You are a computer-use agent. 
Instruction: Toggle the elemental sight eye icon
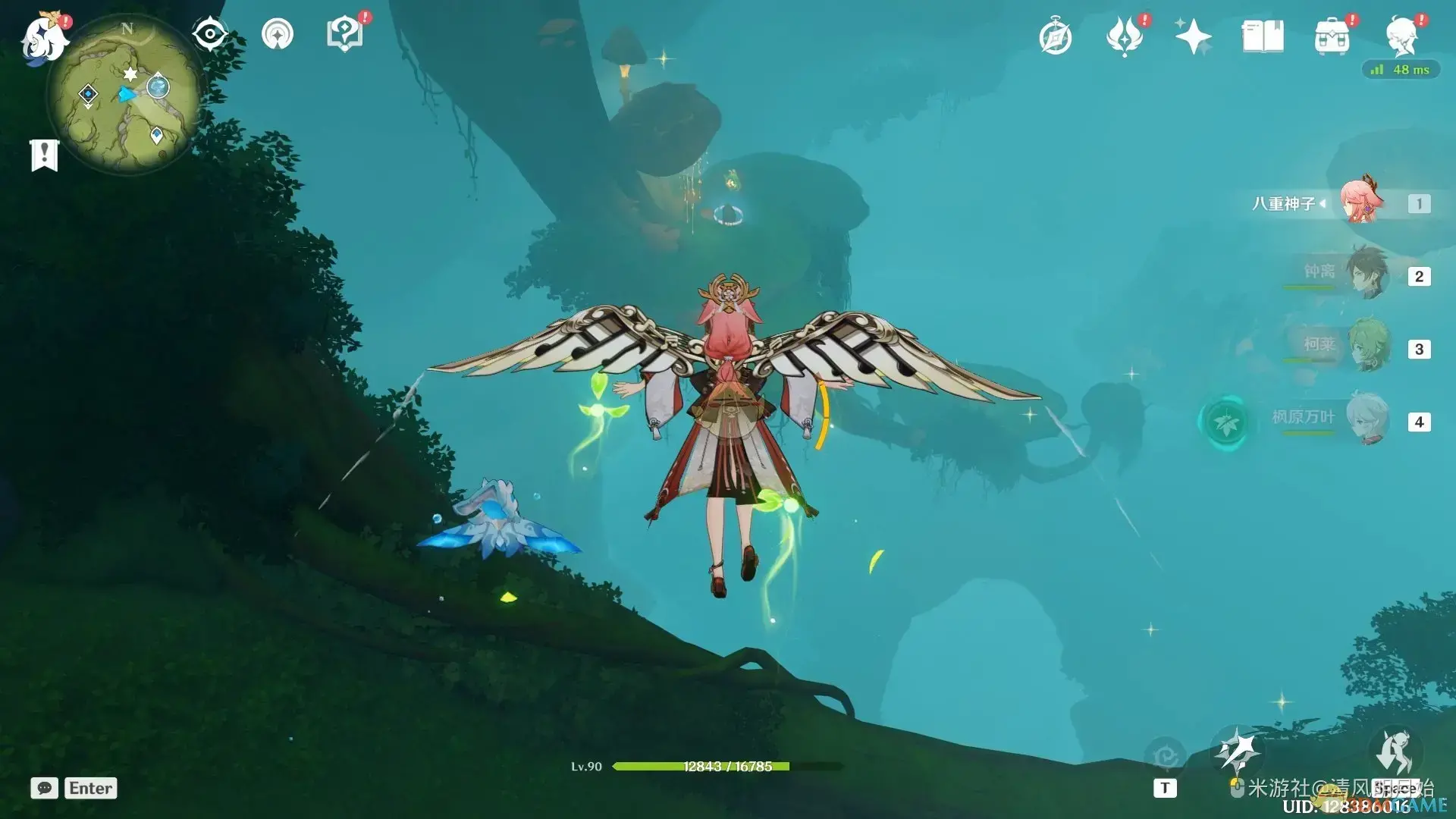(210, 34)
